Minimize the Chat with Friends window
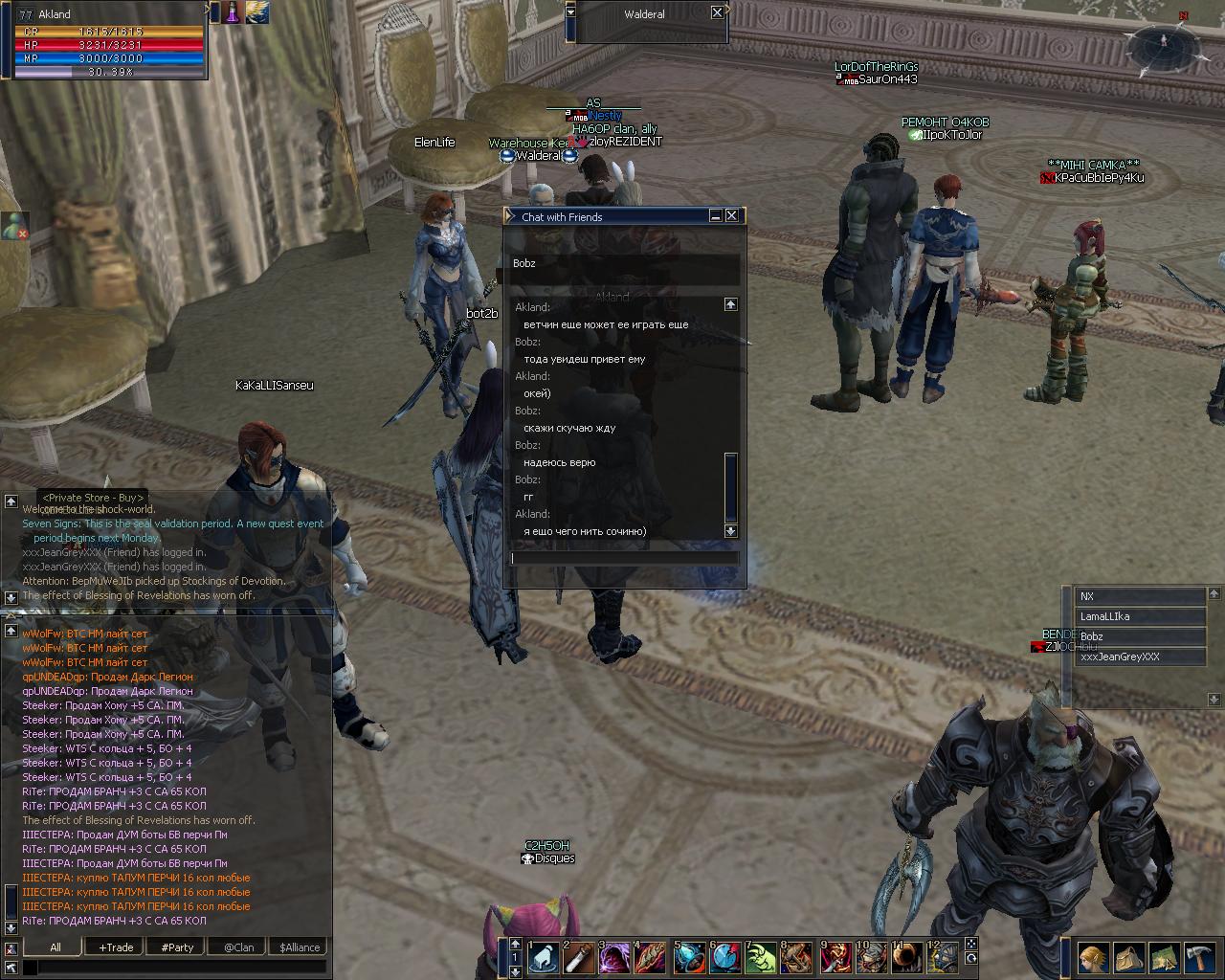Image resolution: width=1225 pixels, height=980 pixels. (716, 216)
